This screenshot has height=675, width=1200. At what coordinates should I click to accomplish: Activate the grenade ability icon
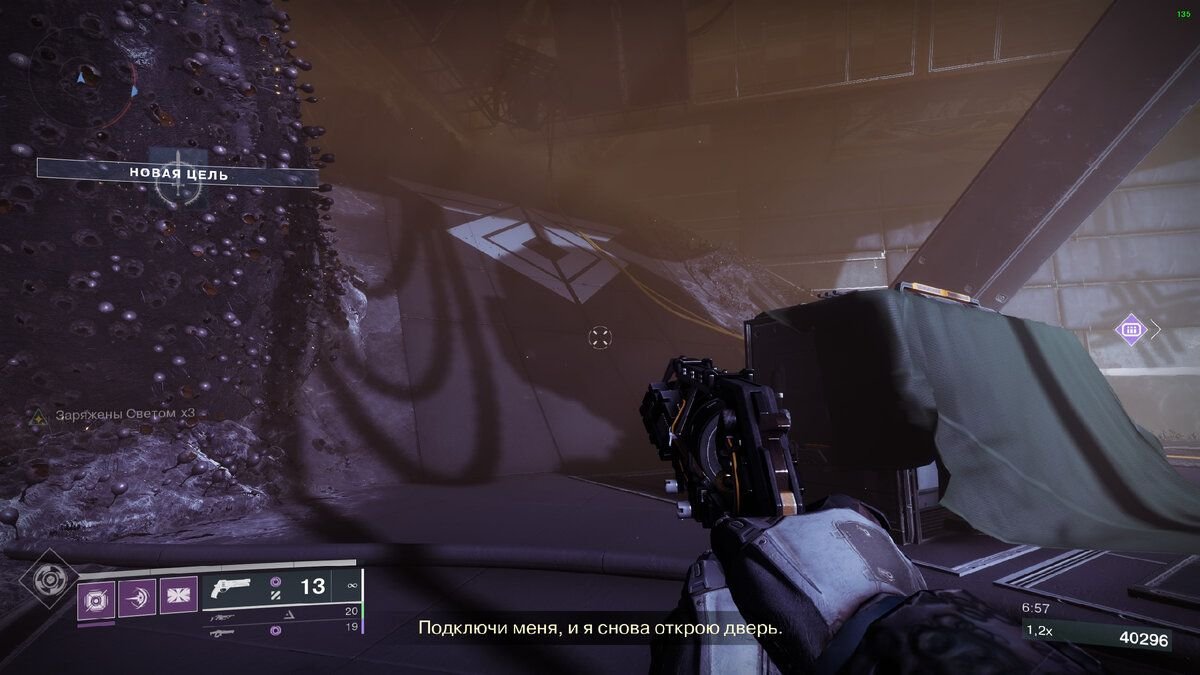coord(96,598)
